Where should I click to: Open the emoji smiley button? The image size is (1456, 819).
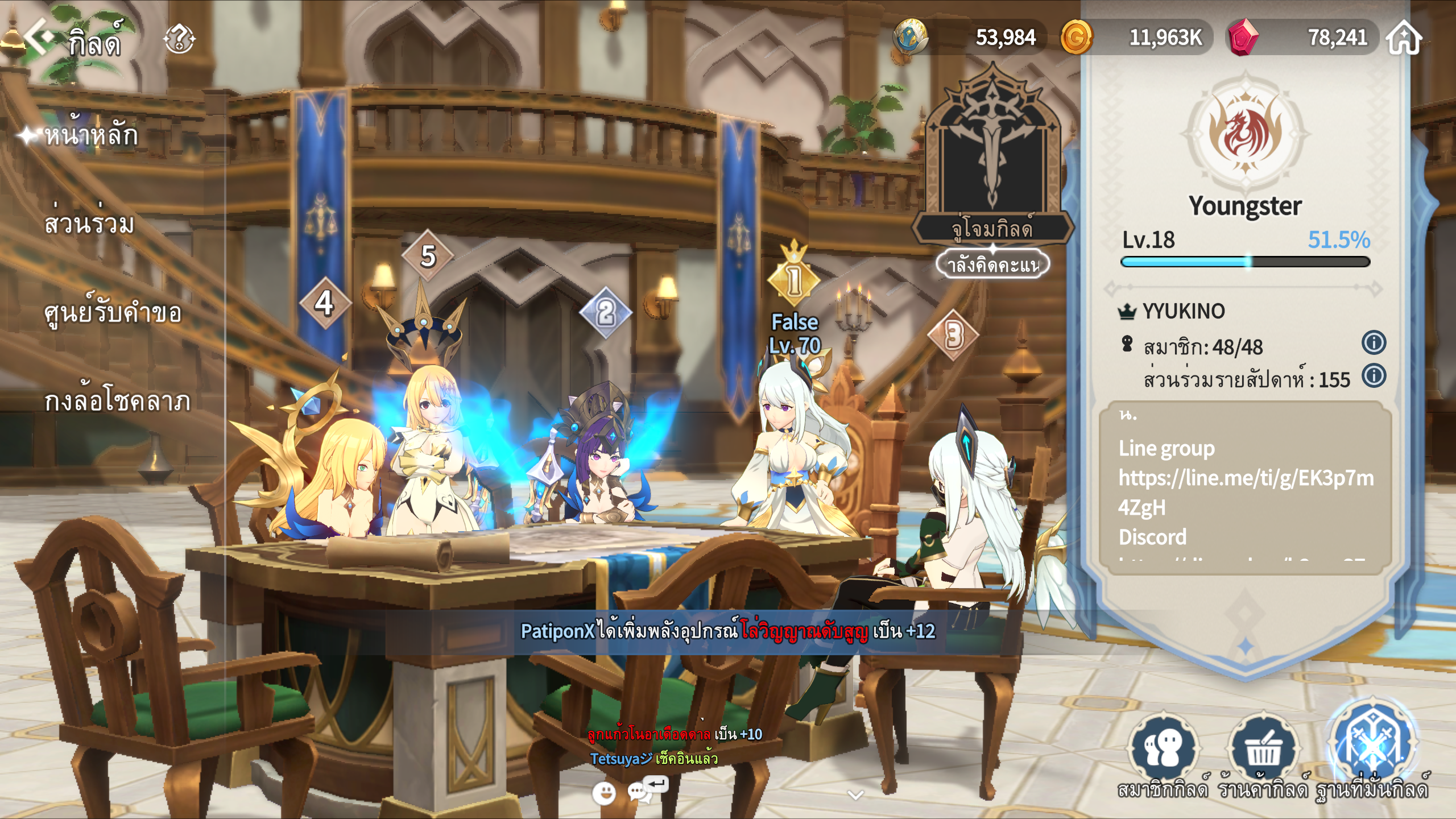604,792
